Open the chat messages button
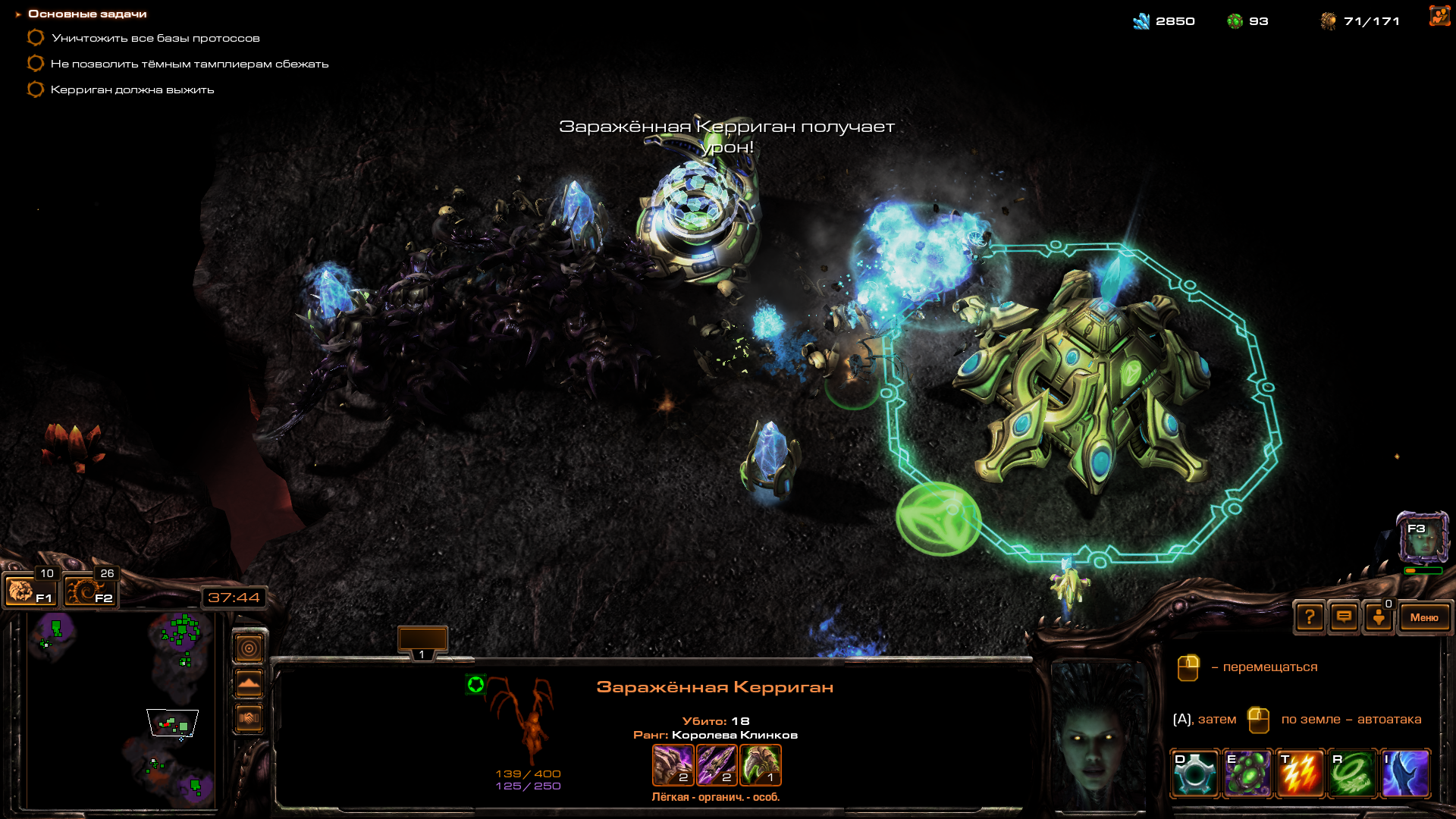Viewport: 1456px width, 819px height. pyautogui.click(x=1344, y=617)
